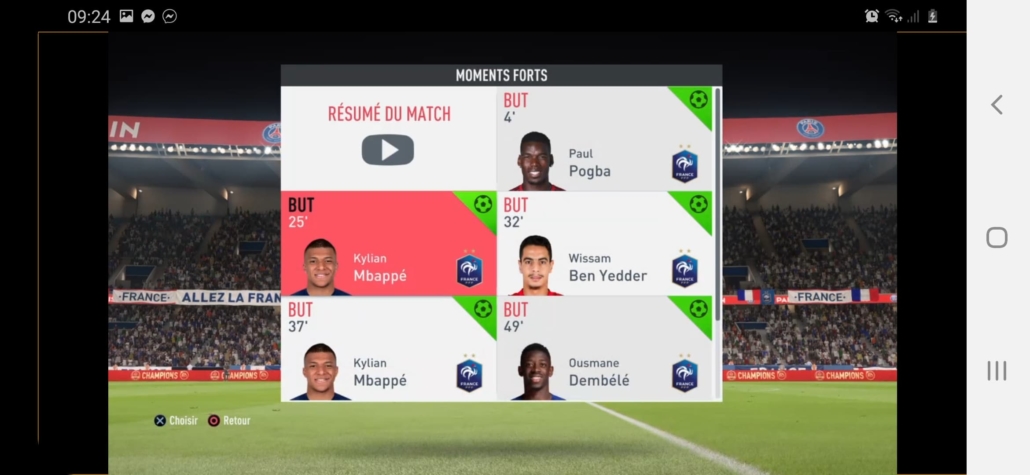Viewport: 1030px width, 475px height.
Task: Watch Kylian Mbappé's 37' goal replay
Action: 388,349
